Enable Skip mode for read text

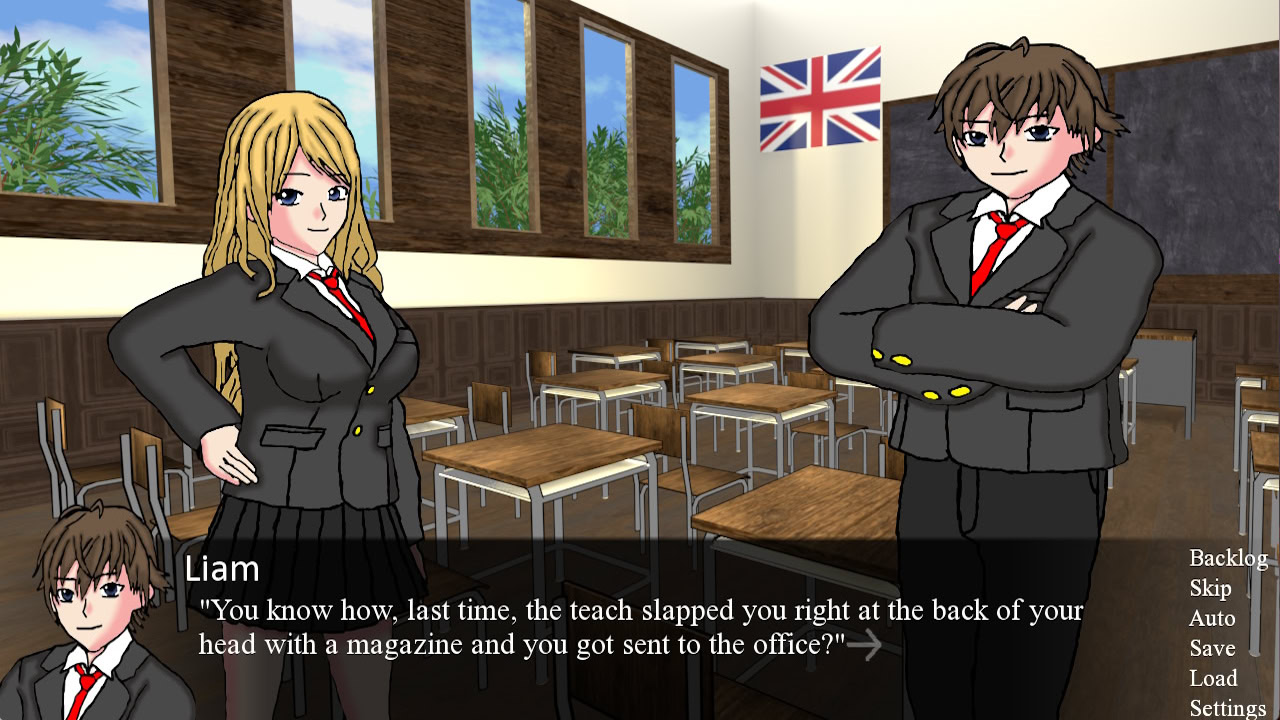coord(1209,589)
